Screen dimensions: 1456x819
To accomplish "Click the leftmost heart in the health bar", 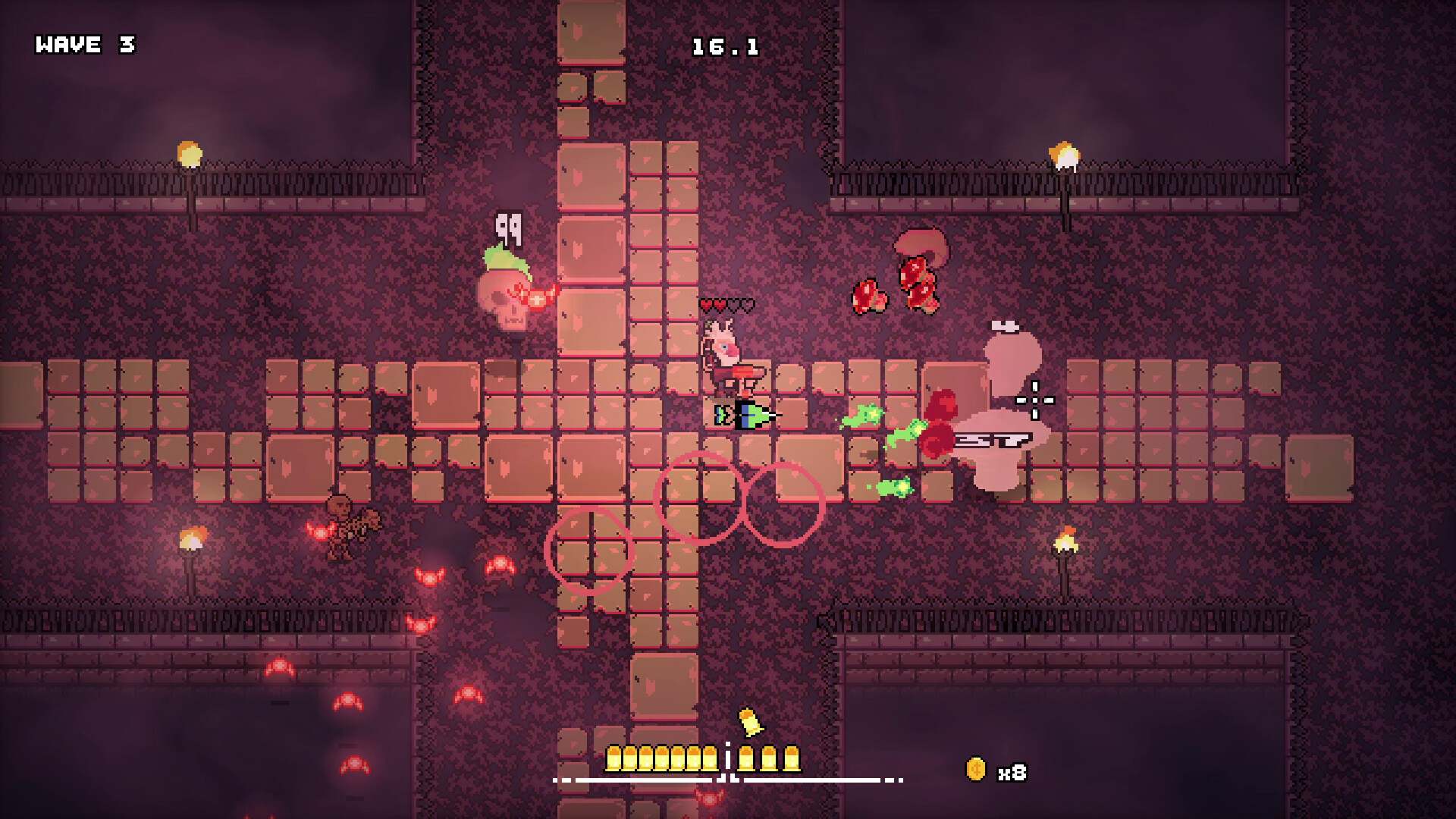I will [x=707, y=305].
